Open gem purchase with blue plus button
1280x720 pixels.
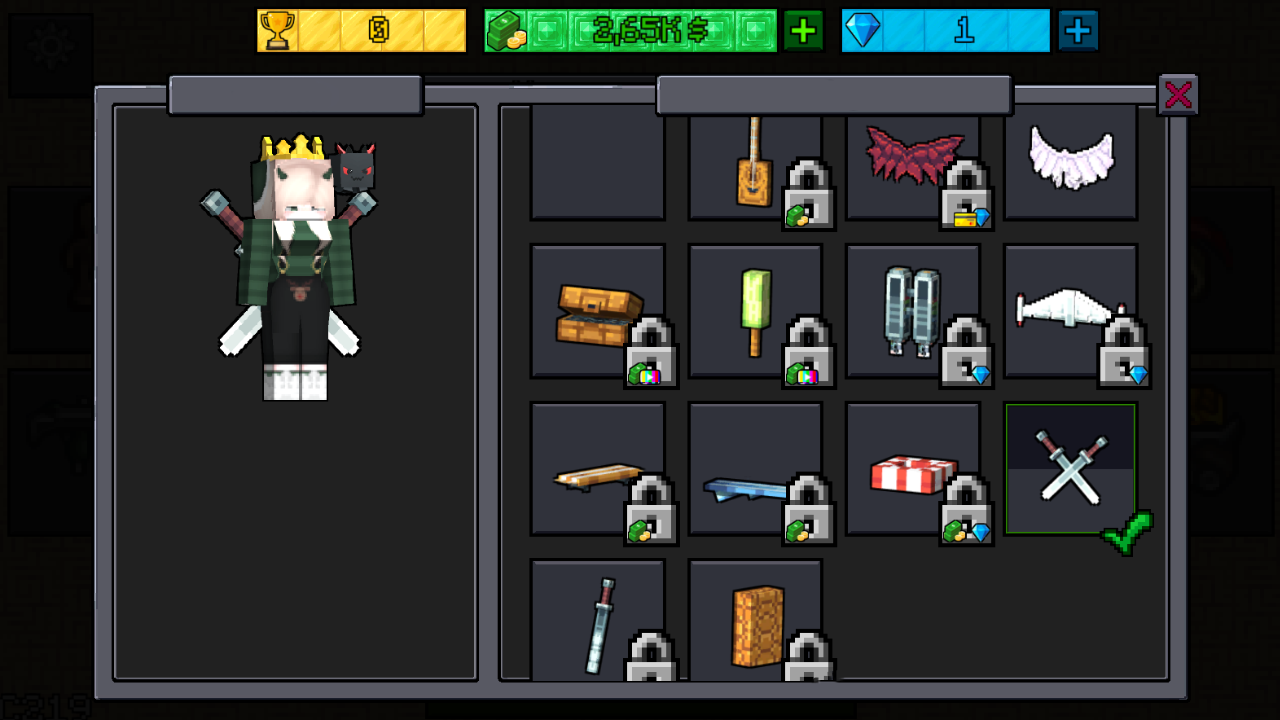coord(1078,31)
